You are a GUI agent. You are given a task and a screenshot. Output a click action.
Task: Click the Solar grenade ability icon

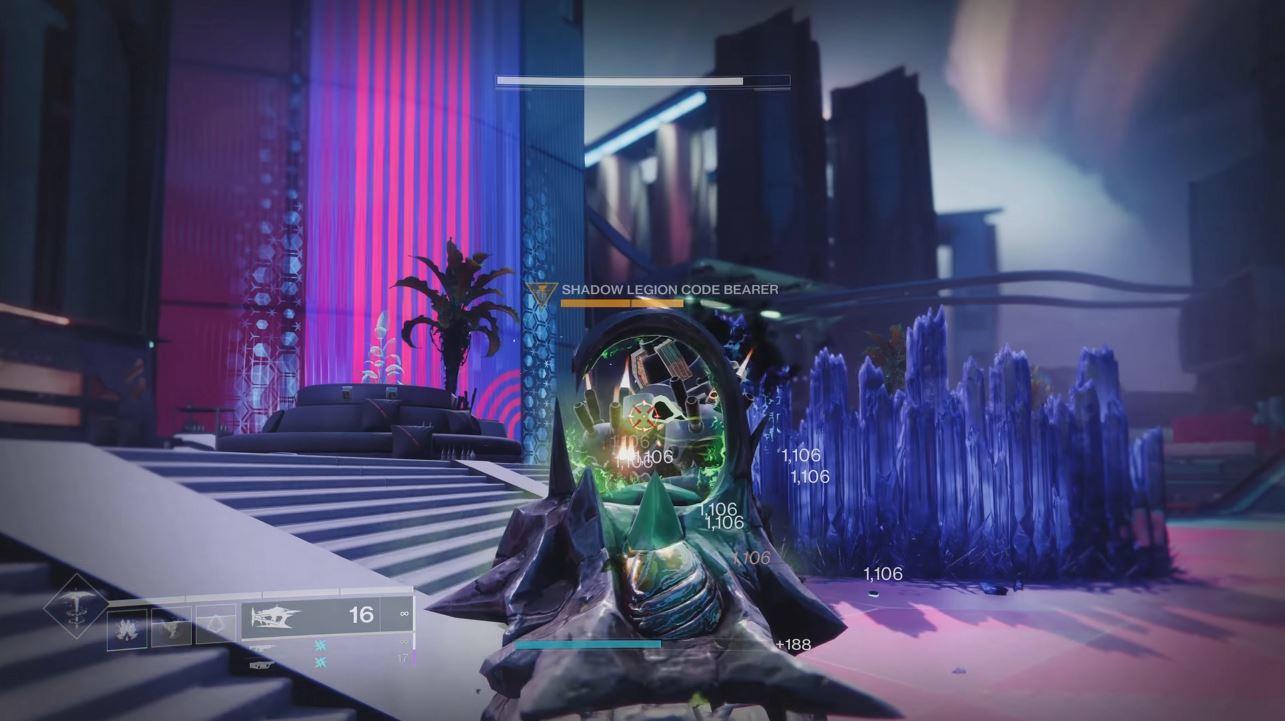pos(128,629)
